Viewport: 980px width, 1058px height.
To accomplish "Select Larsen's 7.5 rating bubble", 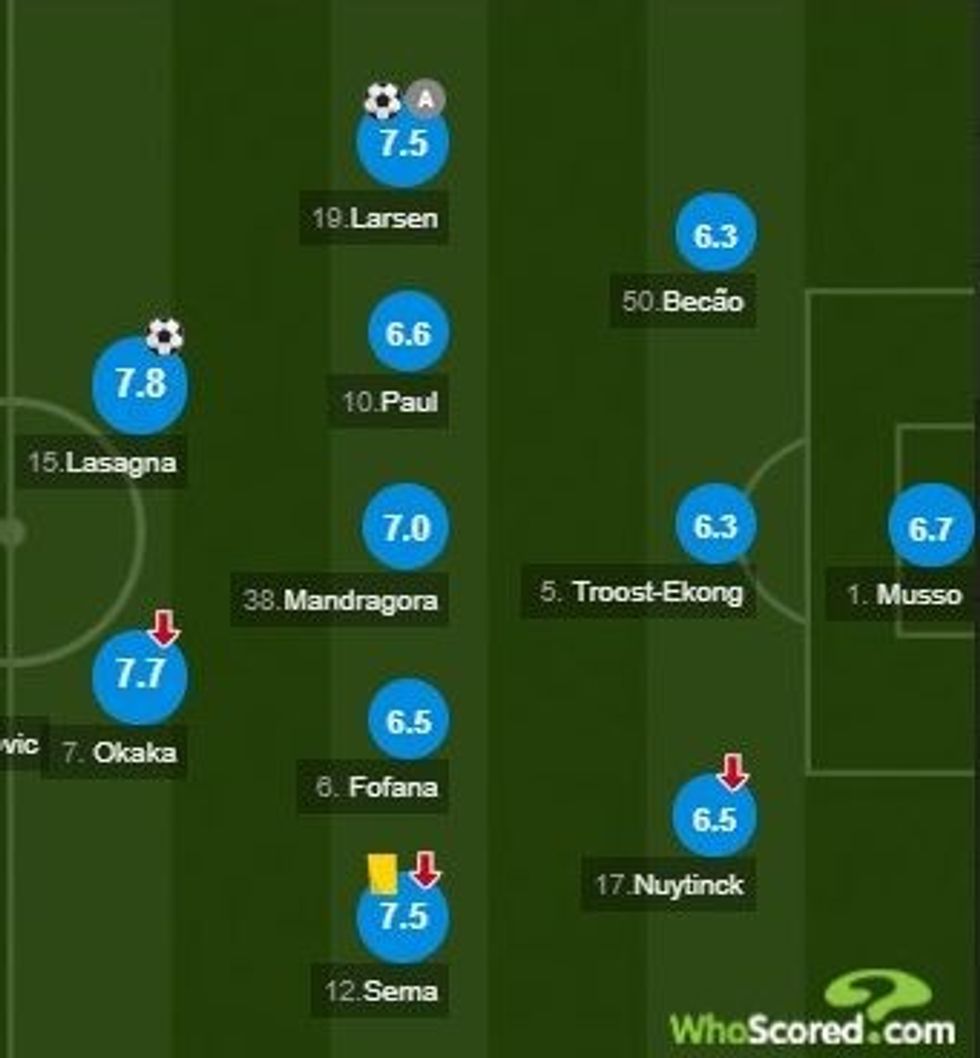I will [403, 143].
